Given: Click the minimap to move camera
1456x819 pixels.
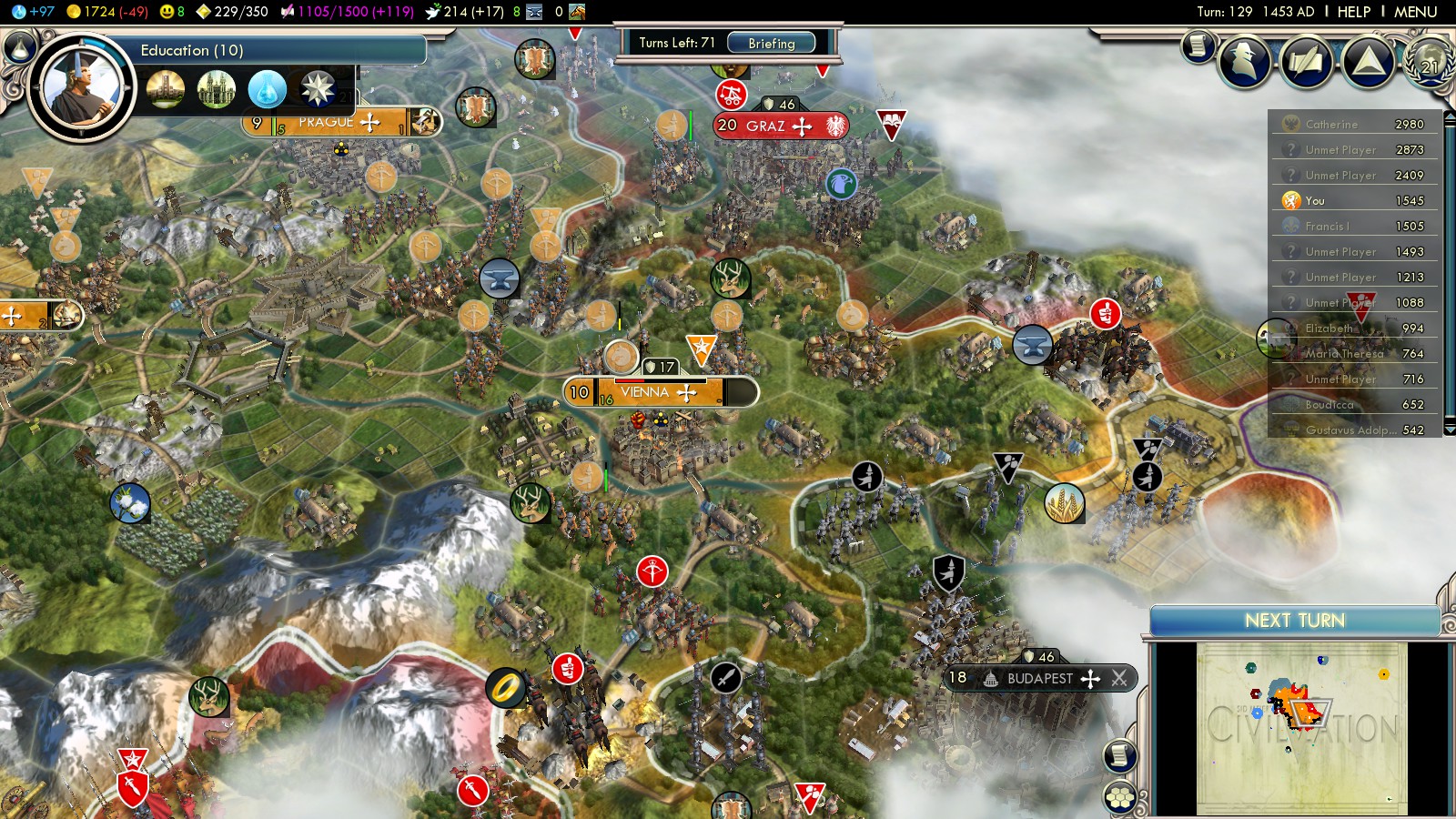Looking at the screenshot, I should coord(1301,728).
